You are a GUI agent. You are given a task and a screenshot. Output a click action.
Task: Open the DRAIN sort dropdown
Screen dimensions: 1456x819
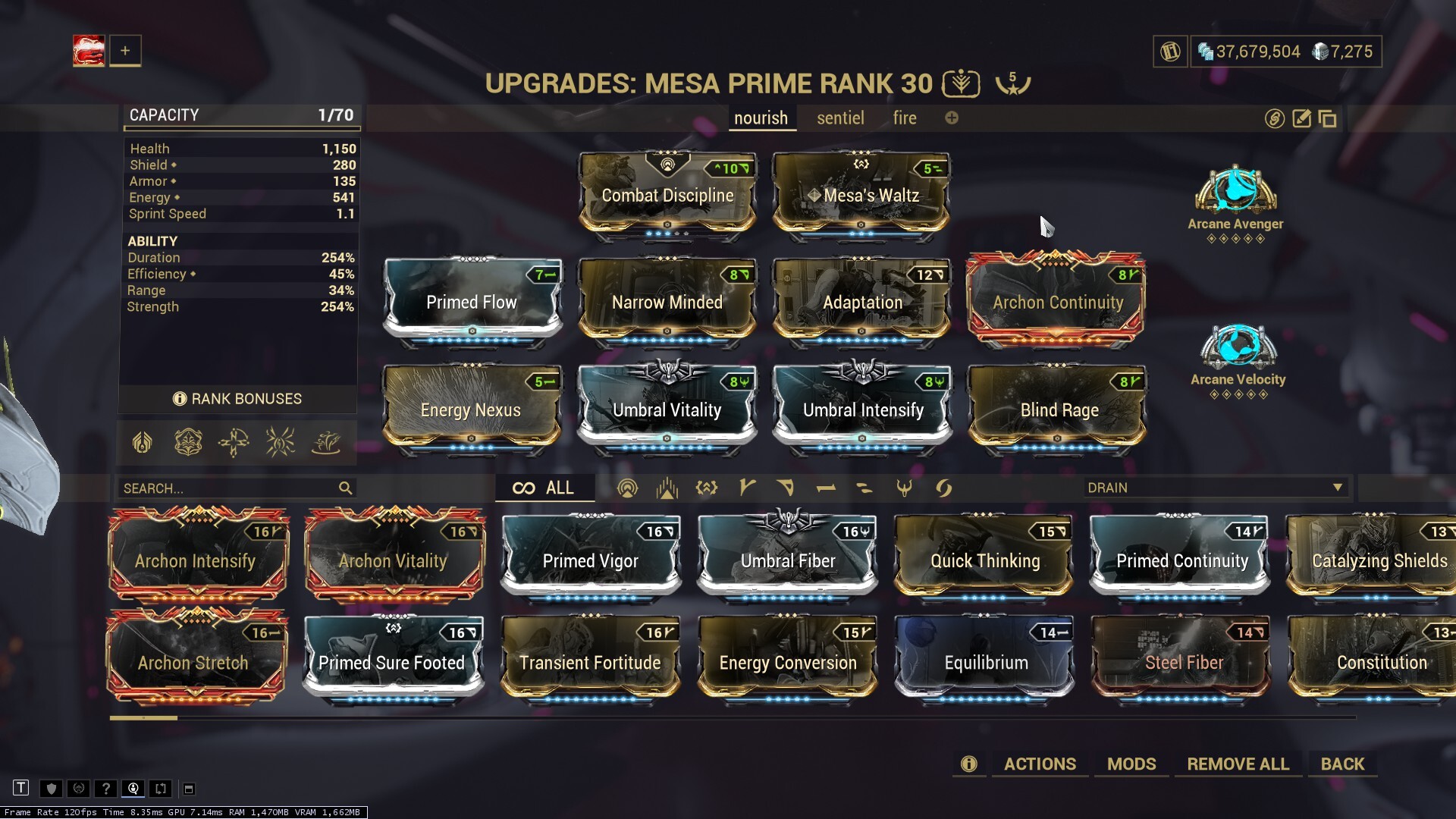tap(1215, 488)
